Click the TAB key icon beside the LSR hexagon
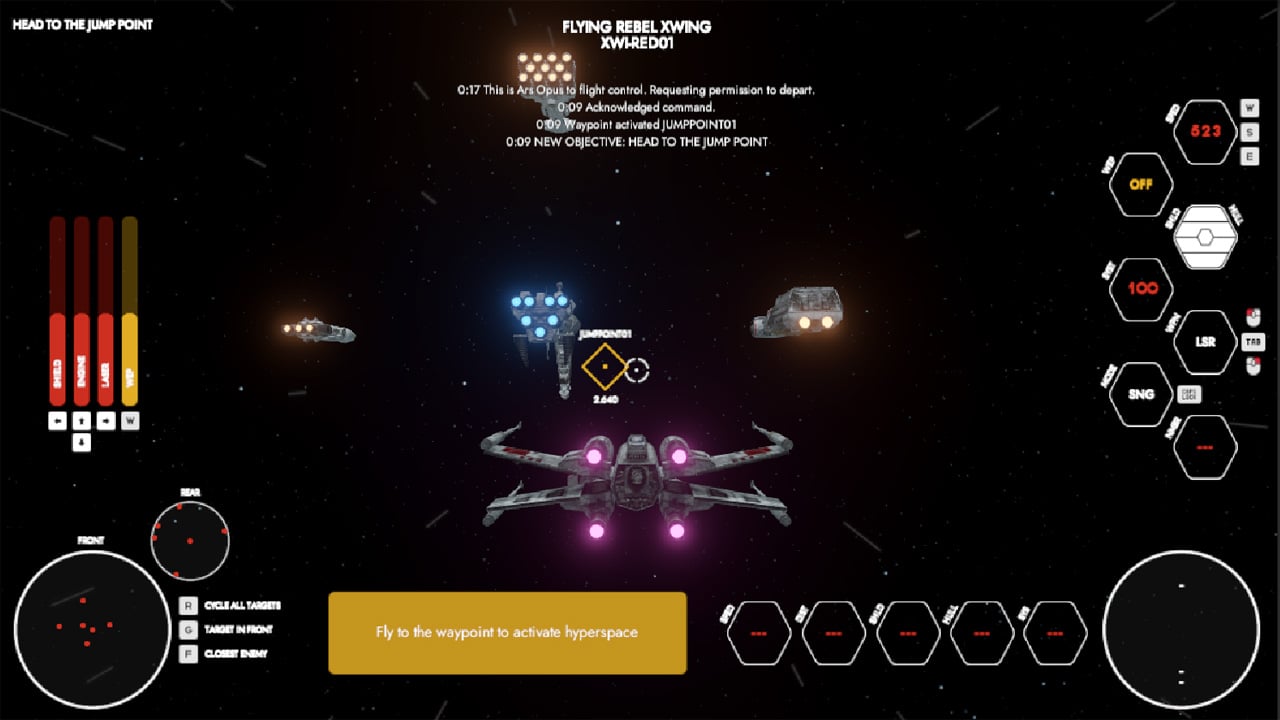1280x720 pixels. click(1253, 341)
